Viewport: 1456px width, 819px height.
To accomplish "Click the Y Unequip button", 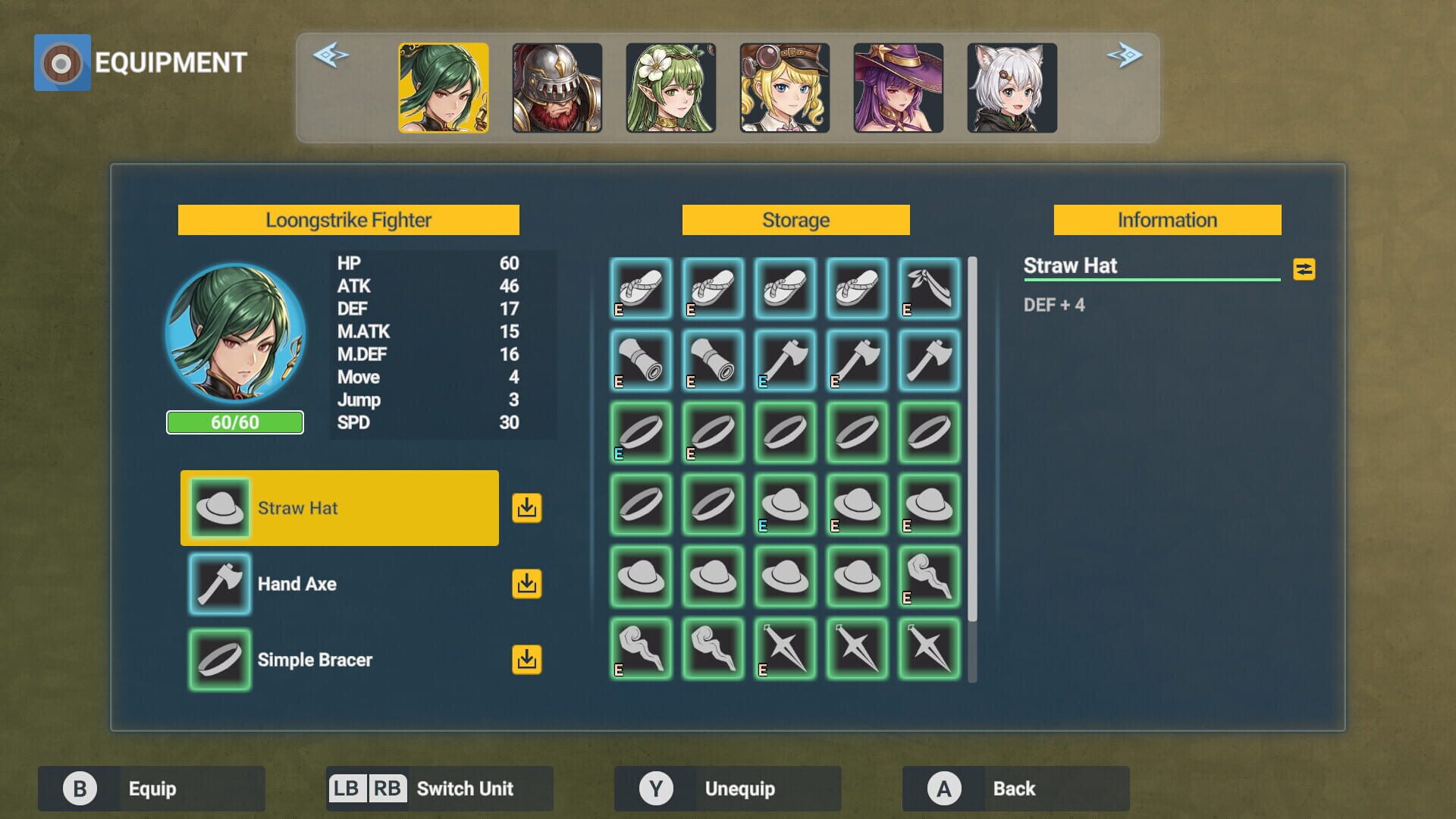I will pyautogui.click(x=726, y=788).
